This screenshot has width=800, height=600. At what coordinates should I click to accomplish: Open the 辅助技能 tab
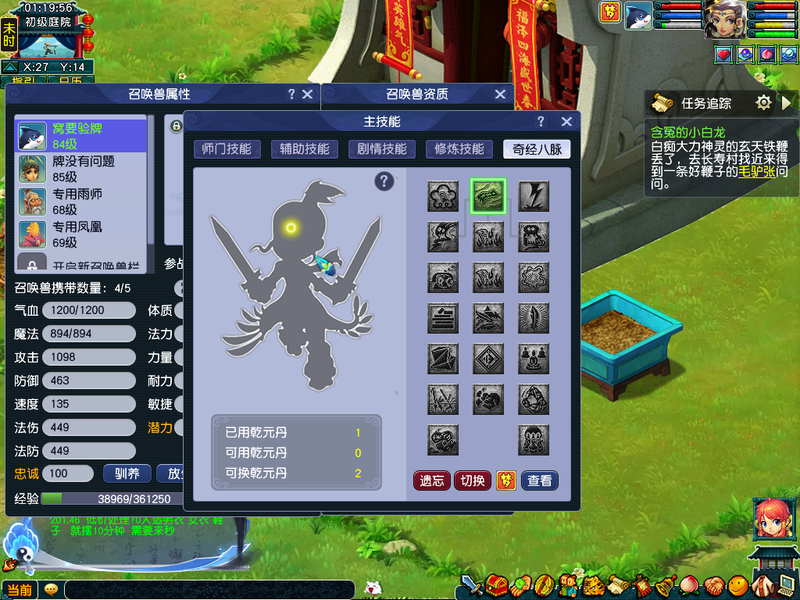[304, 149]
